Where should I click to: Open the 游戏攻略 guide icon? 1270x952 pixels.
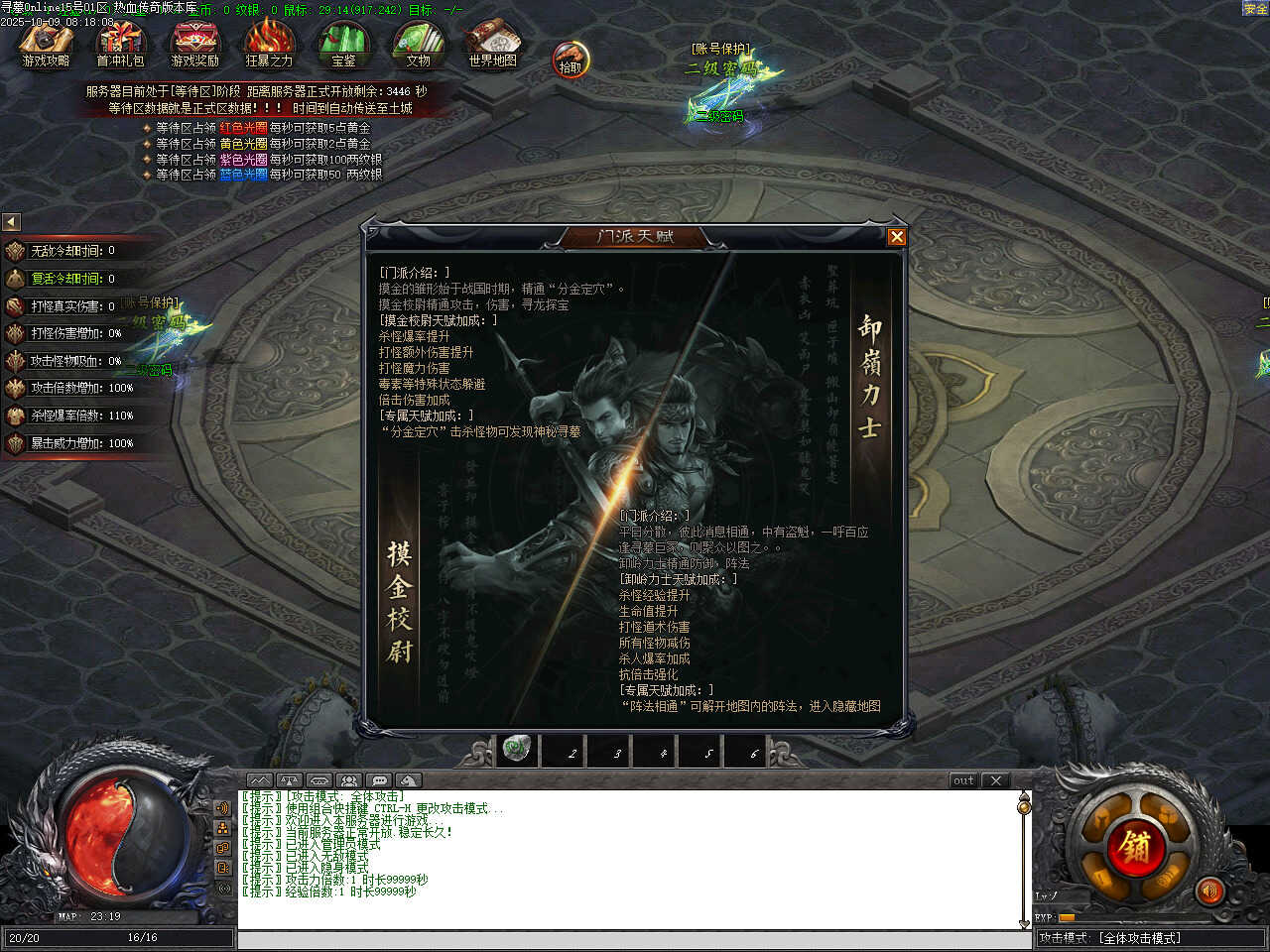[x=46, y=43]
